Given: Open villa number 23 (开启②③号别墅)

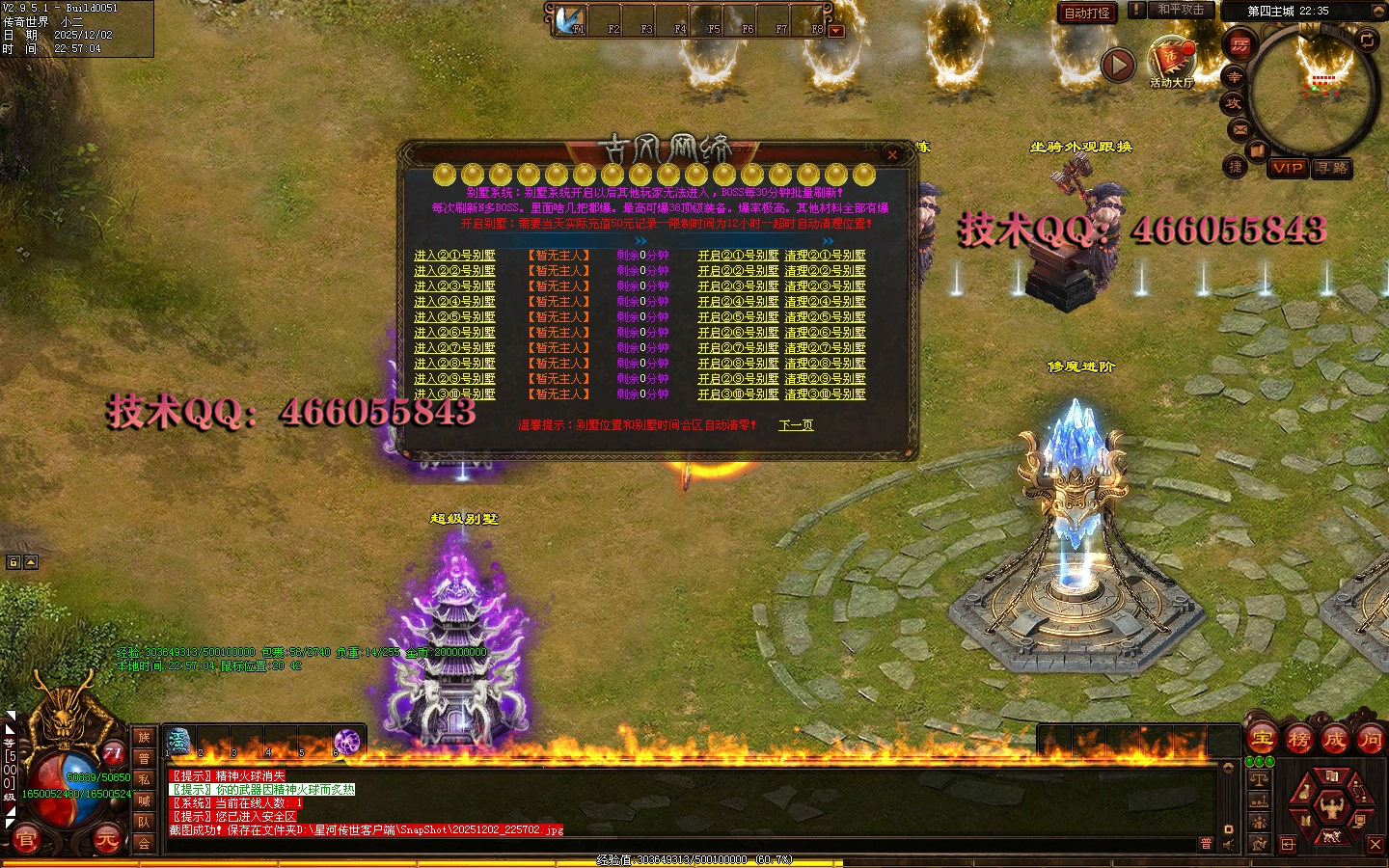Looking at the screenshot, I should 738,286.
